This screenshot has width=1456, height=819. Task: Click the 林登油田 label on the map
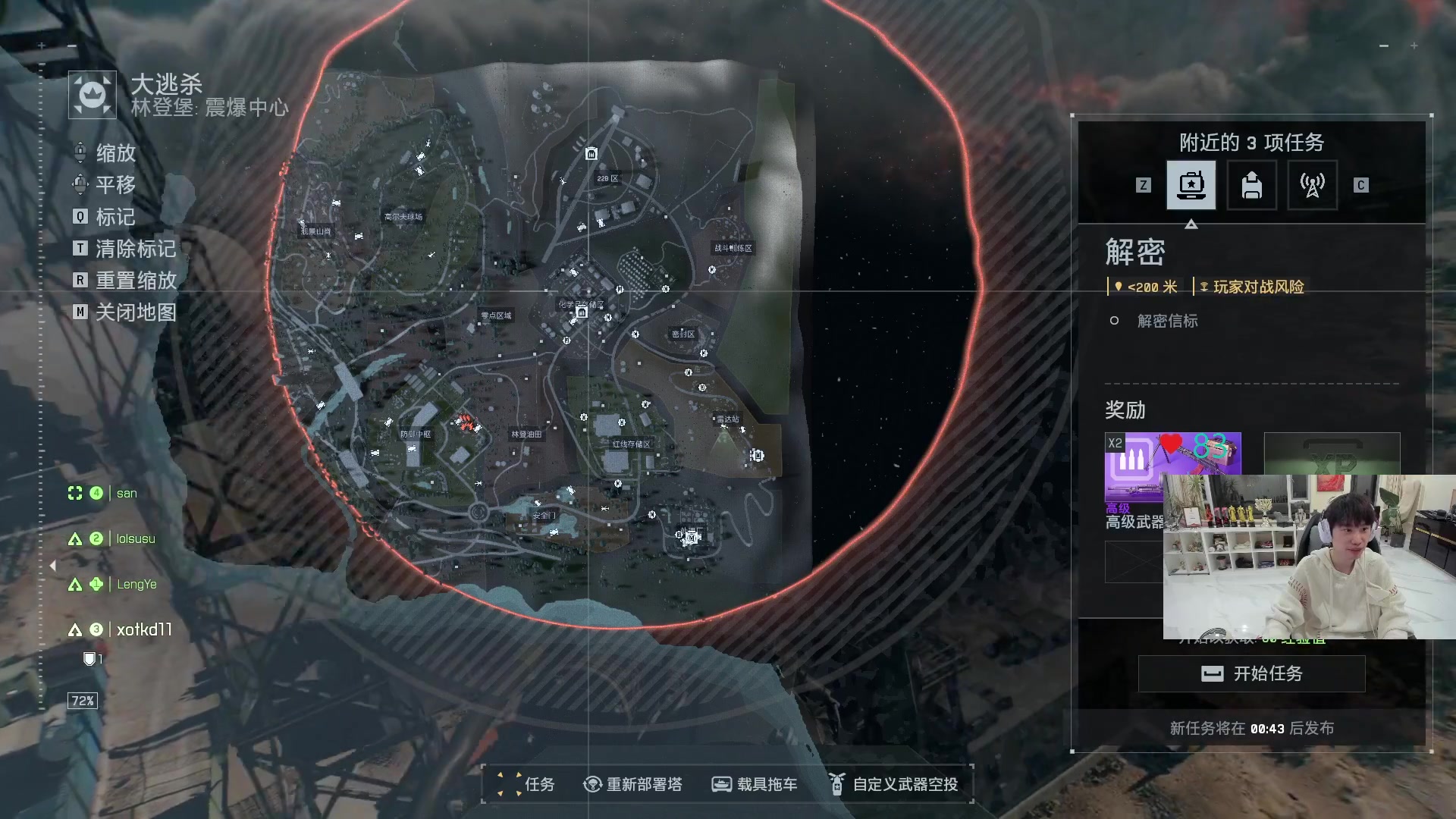click(526, 435)
